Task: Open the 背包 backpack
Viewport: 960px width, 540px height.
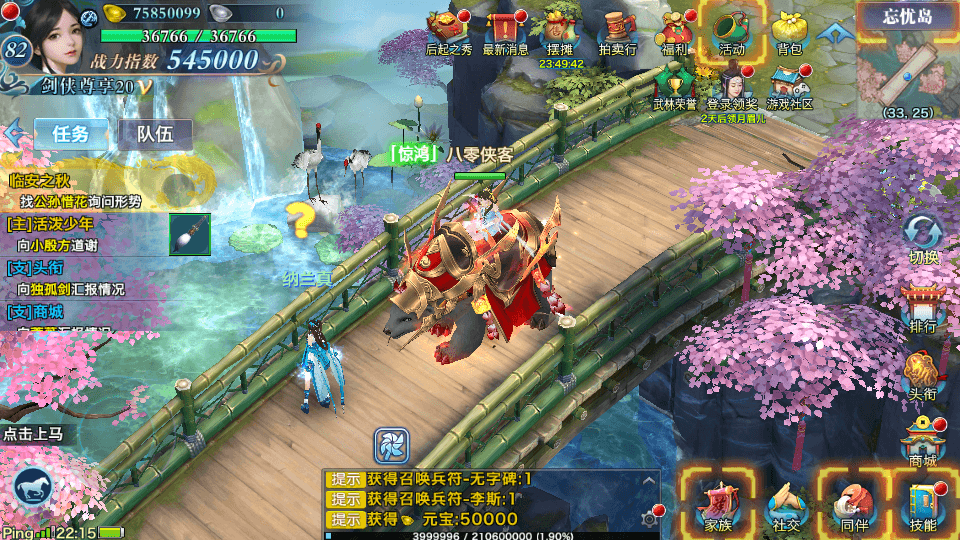Action: [789, 30]
